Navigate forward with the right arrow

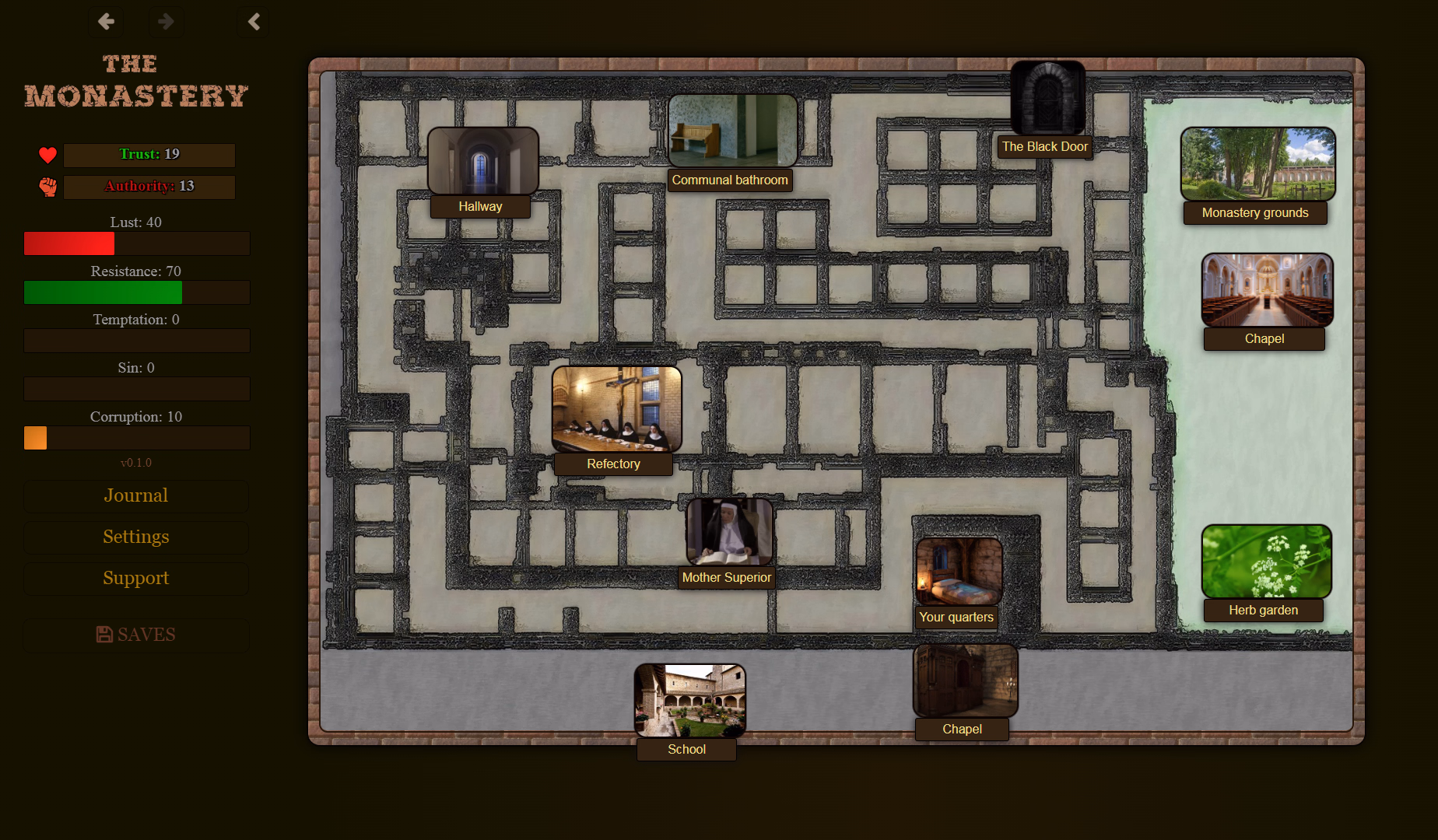tap(166, 22)
